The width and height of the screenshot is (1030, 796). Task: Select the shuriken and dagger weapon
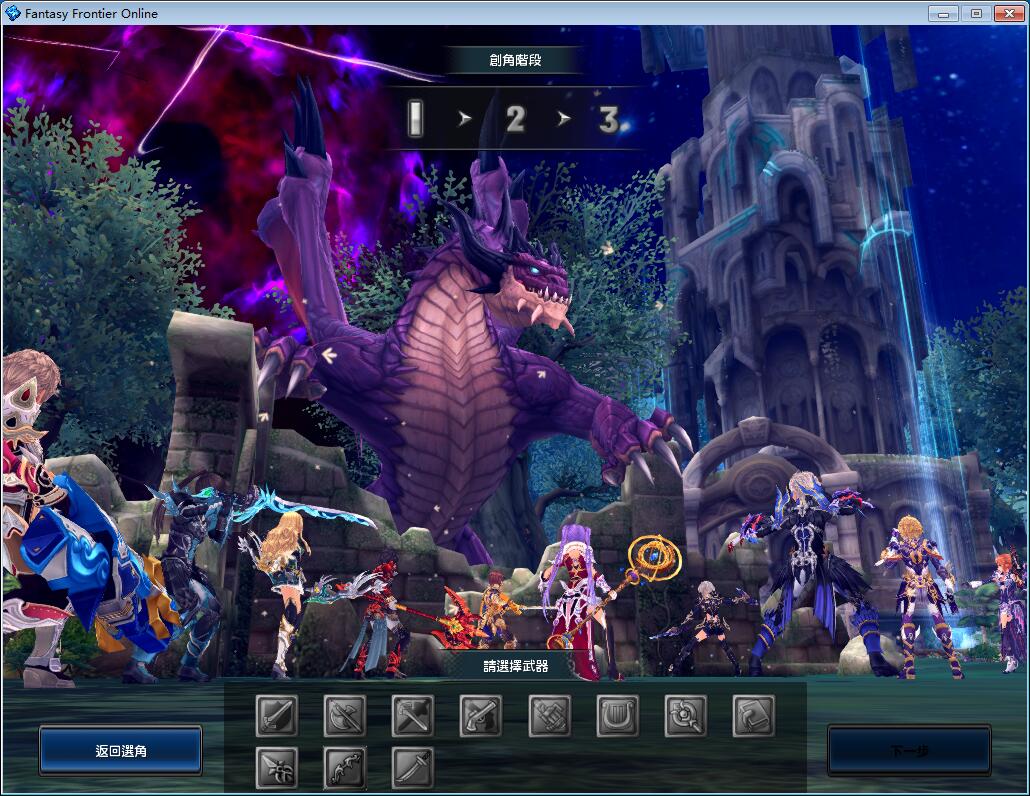click(277, 768)
